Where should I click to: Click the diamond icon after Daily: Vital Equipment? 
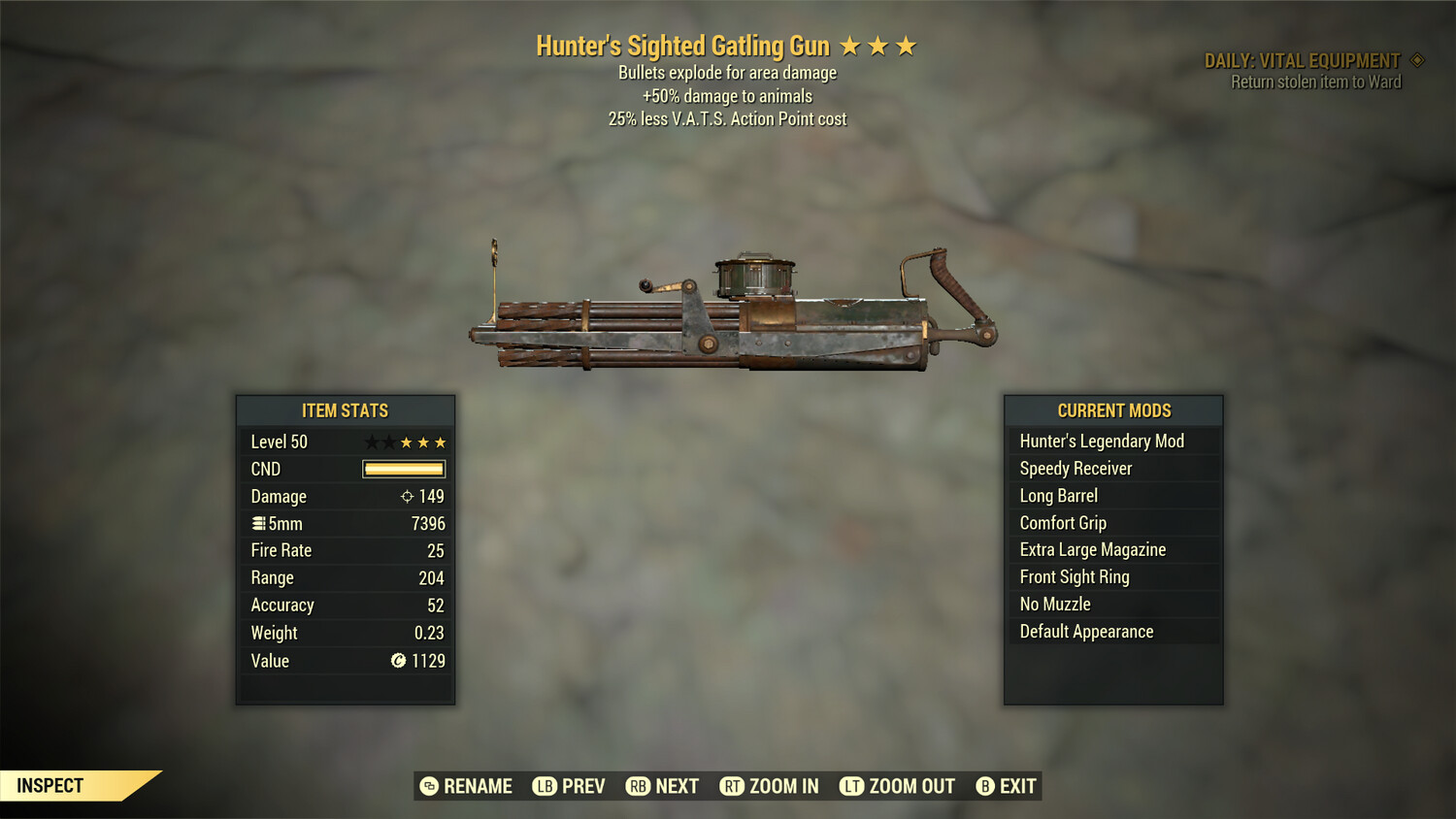click(x=1419, y=59)
